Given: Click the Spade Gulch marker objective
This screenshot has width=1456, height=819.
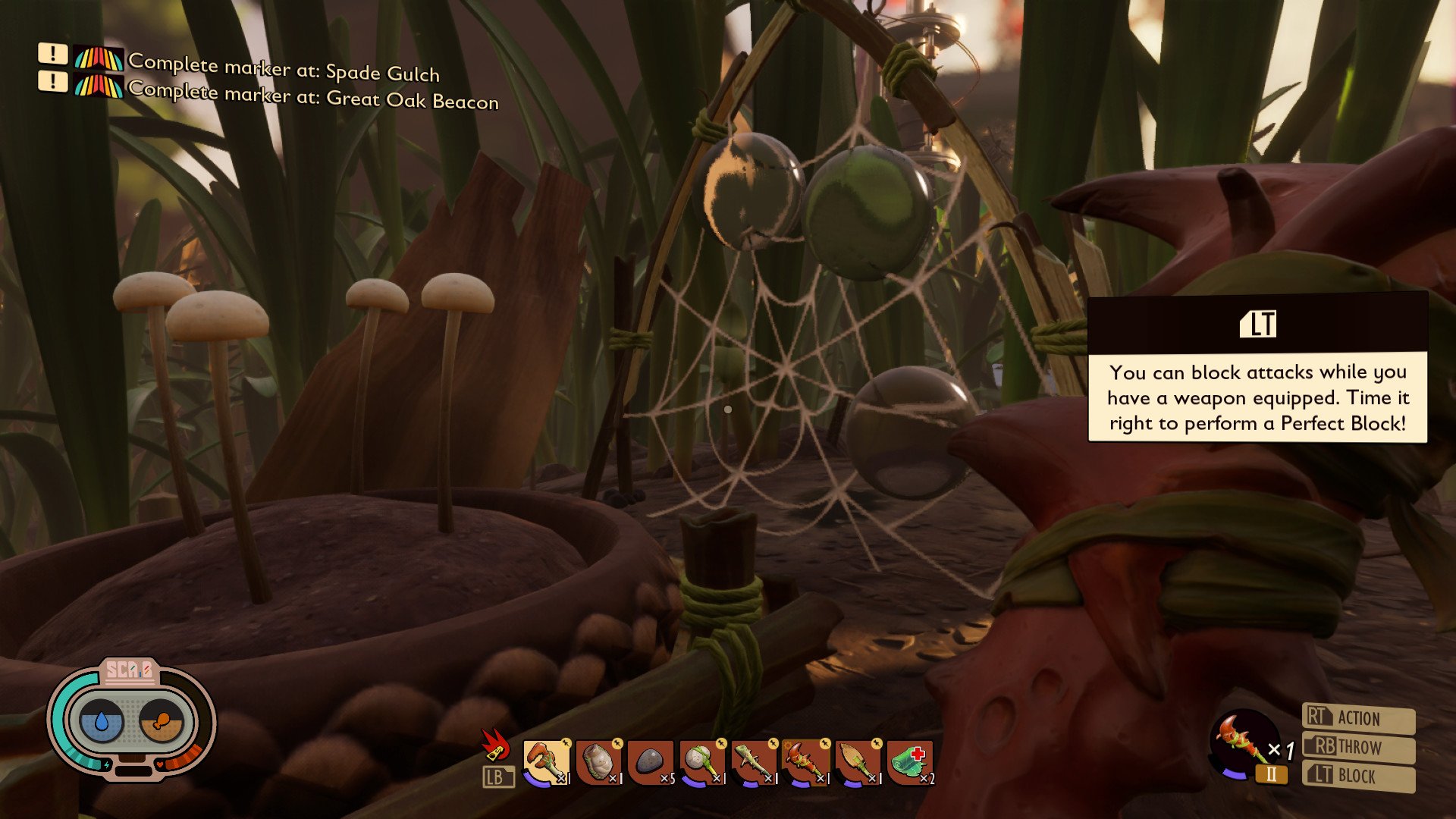Looking at the screenshot, I should (284, 68).
